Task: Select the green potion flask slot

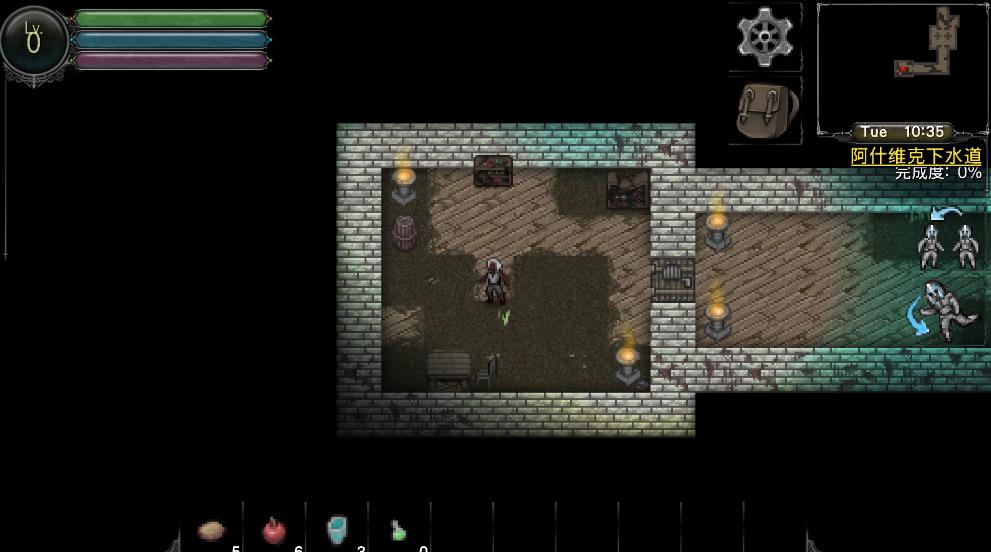Action: coord(399,531)
